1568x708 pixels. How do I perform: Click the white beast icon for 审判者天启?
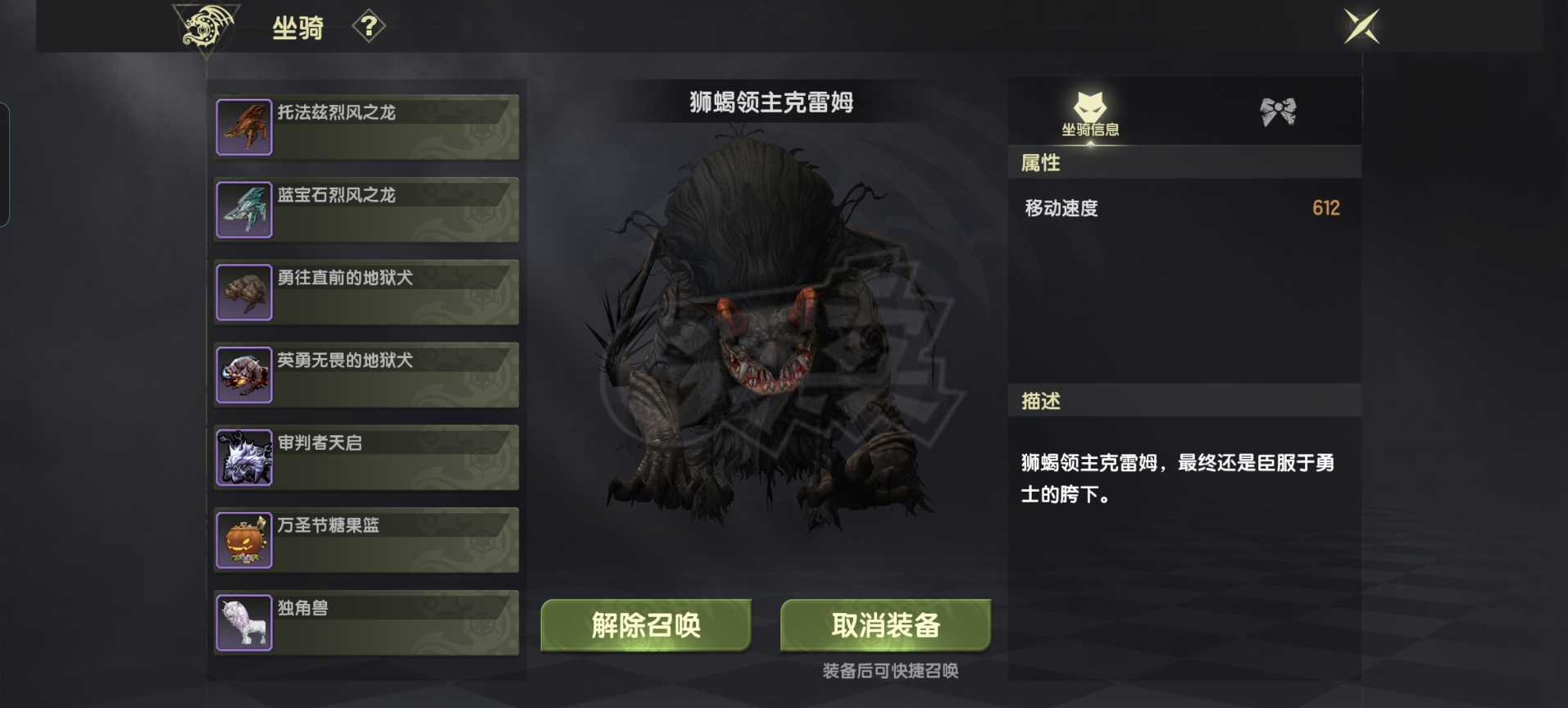click(x=243, y=457)
